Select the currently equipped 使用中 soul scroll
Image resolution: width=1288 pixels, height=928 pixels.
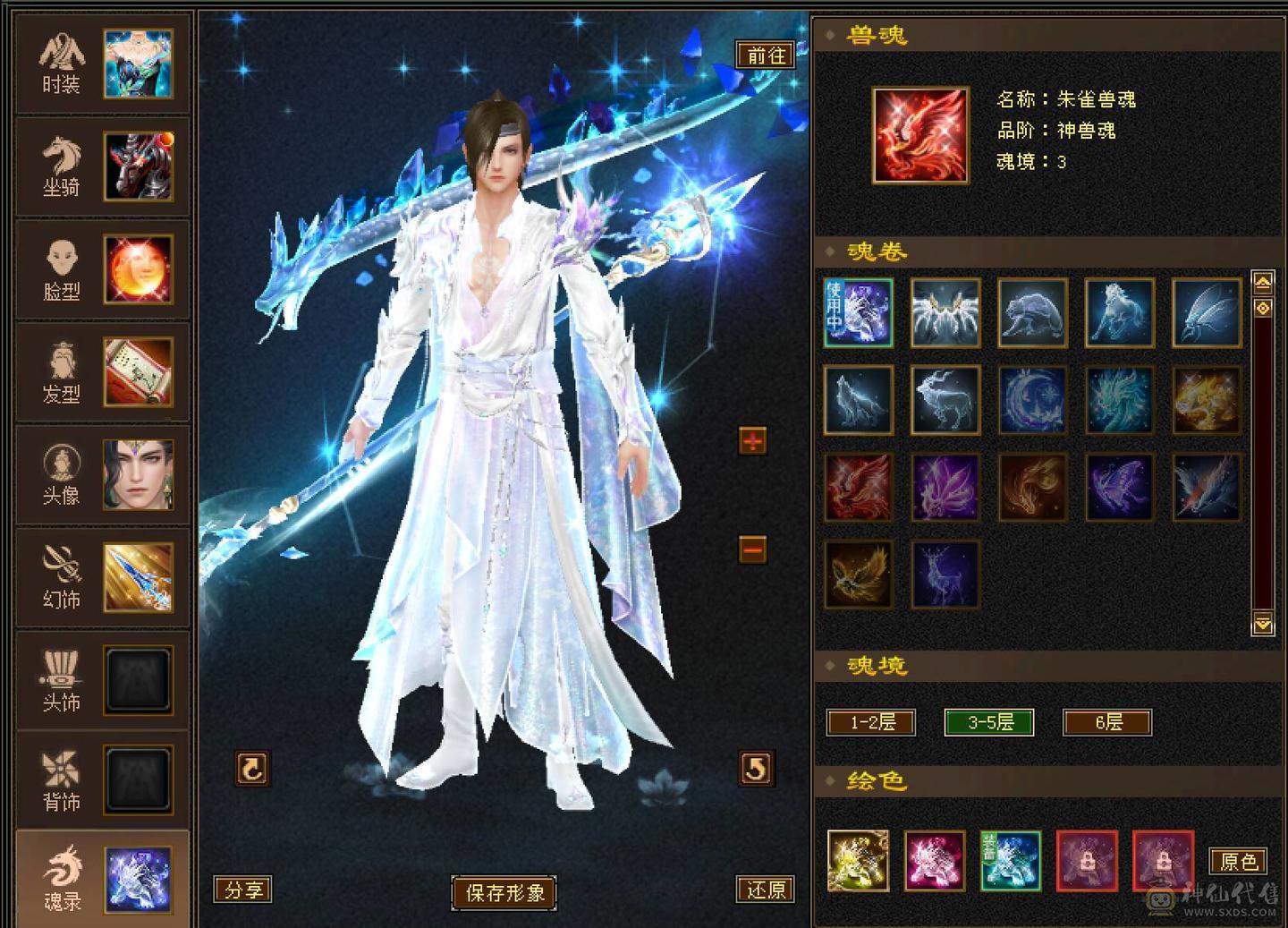tap(857, 312)
